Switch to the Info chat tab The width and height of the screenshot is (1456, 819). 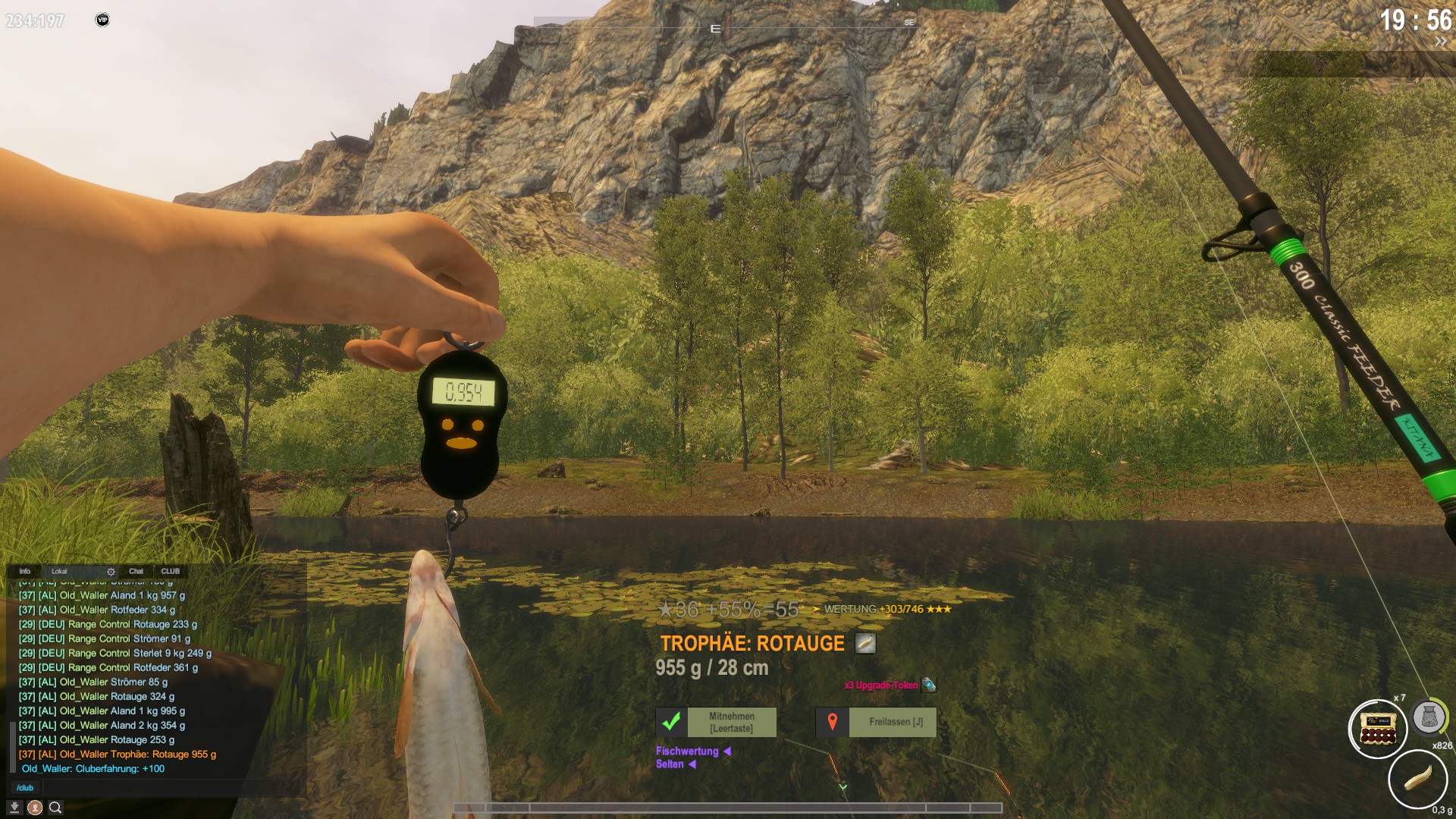click(25, 571)
